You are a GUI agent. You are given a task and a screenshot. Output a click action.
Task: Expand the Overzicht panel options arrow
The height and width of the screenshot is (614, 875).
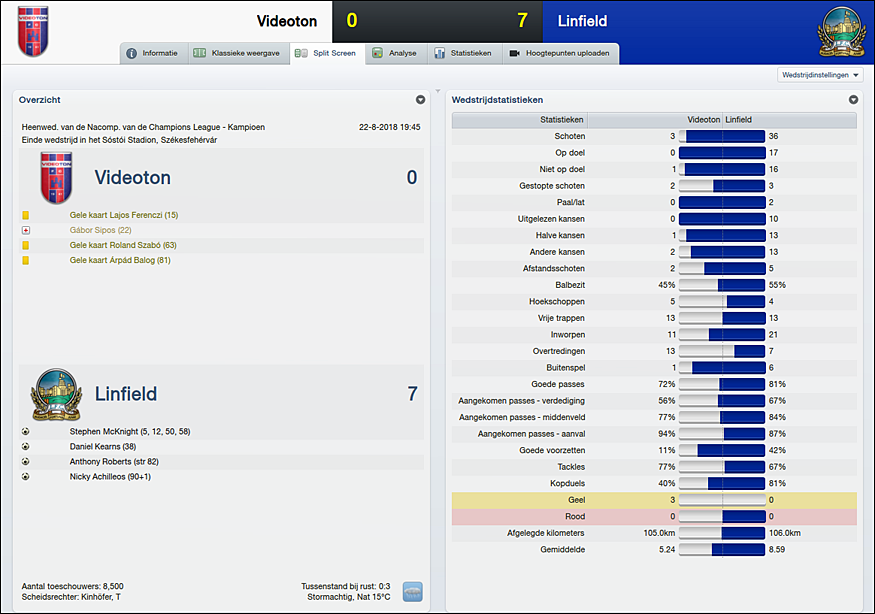pos(421,100)
